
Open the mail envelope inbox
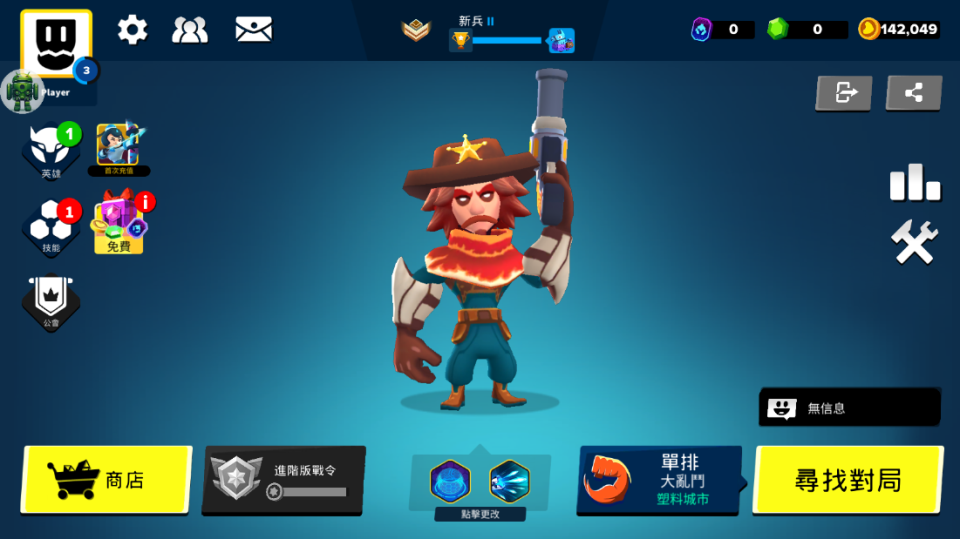[x=253, y=30]
